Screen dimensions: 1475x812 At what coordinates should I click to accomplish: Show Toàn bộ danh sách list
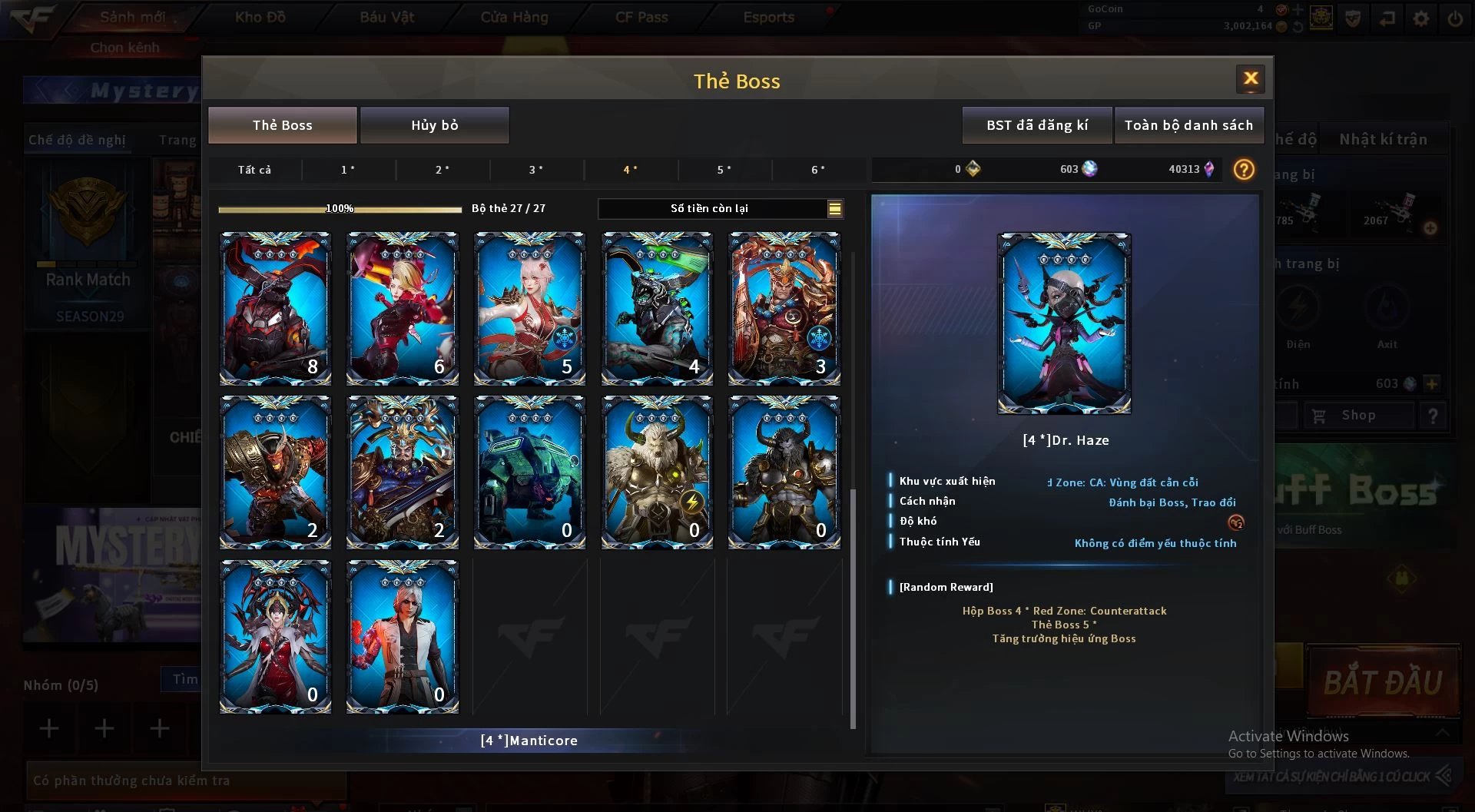(x=1188, y=125)
